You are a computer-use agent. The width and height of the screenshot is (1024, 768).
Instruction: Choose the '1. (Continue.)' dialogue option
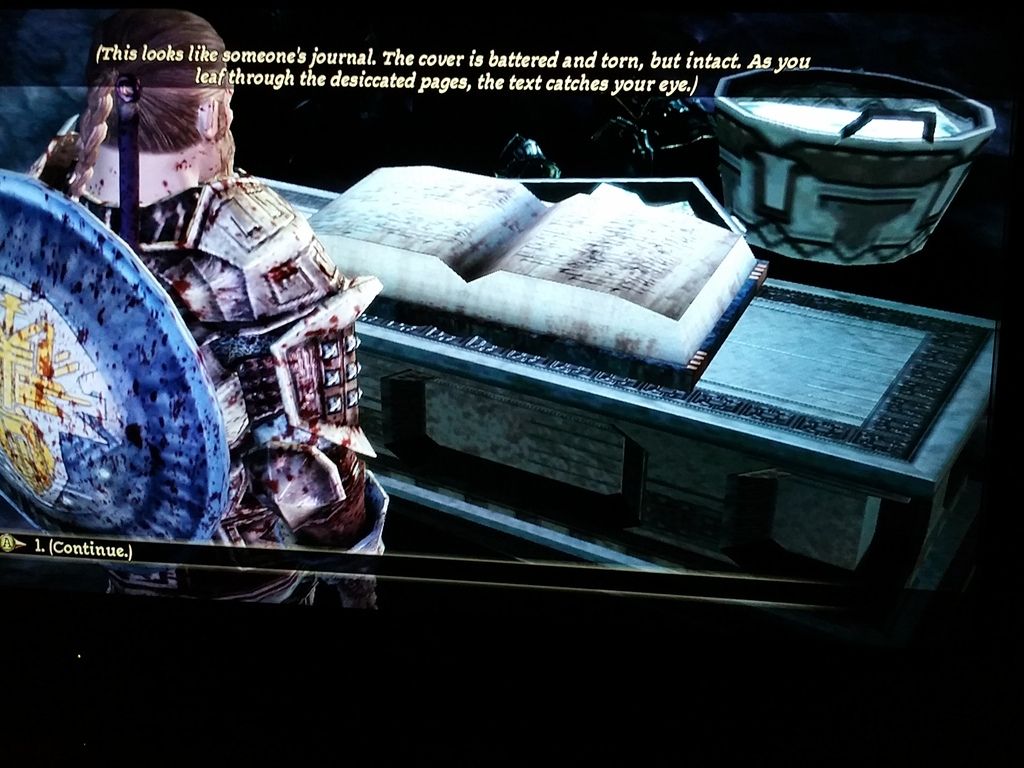[82, 548]
